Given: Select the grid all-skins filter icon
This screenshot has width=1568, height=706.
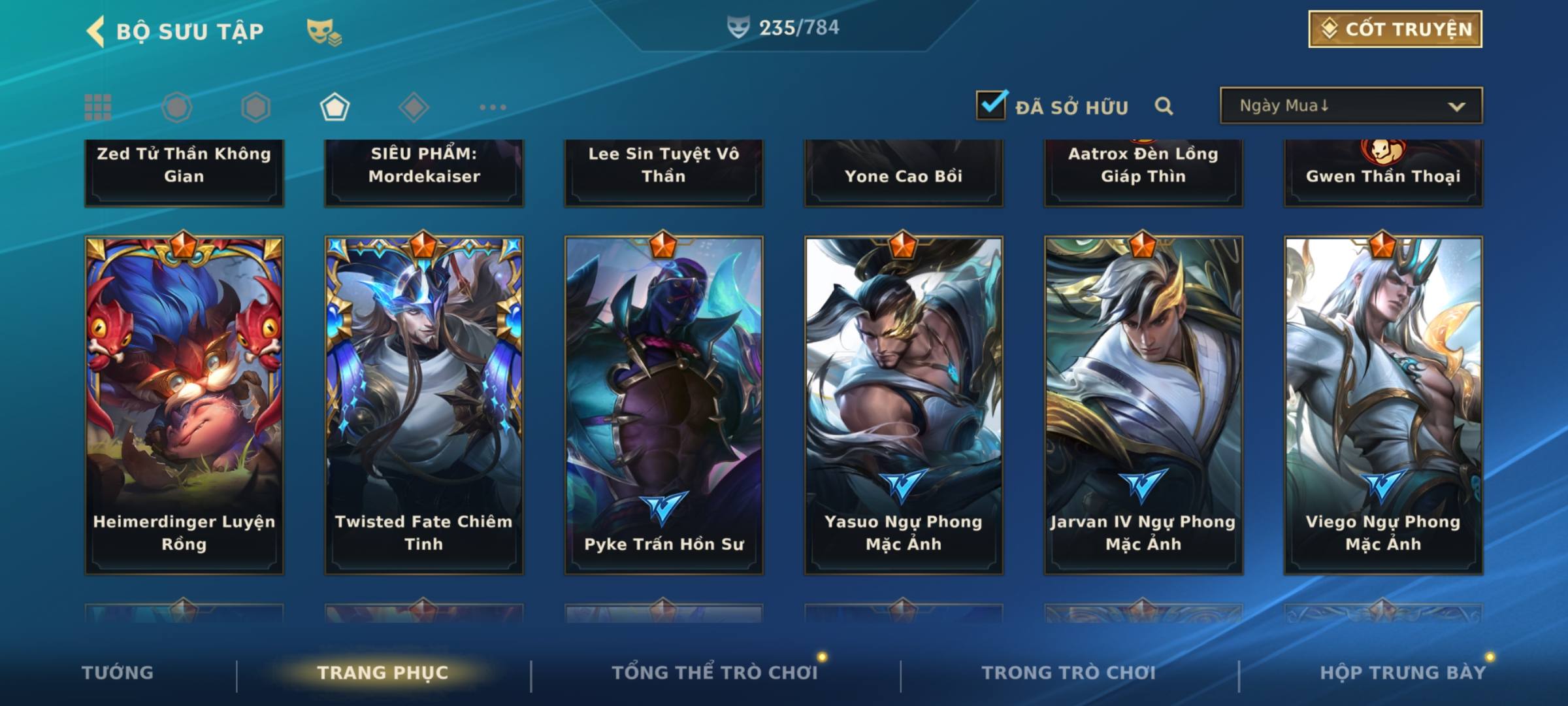Looking at the screenshot, I should point(98,107).
